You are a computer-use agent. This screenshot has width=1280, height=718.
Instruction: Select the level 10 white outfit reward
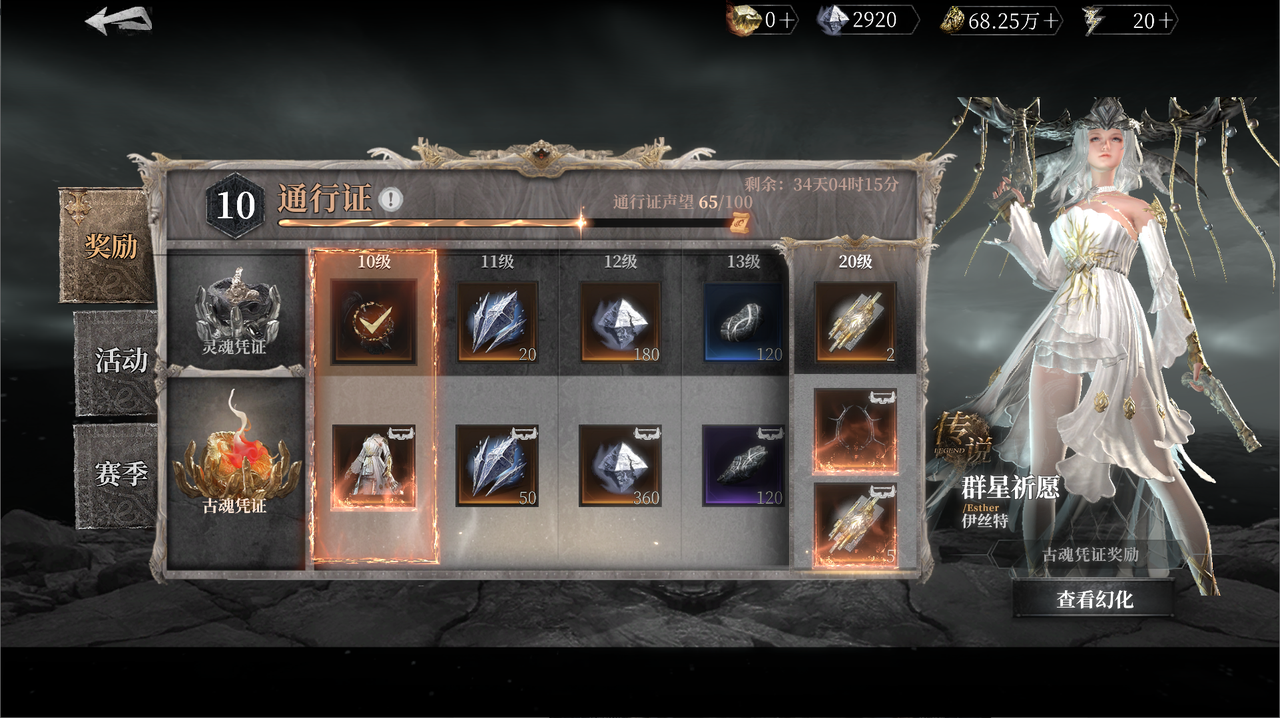pos(374,466)
